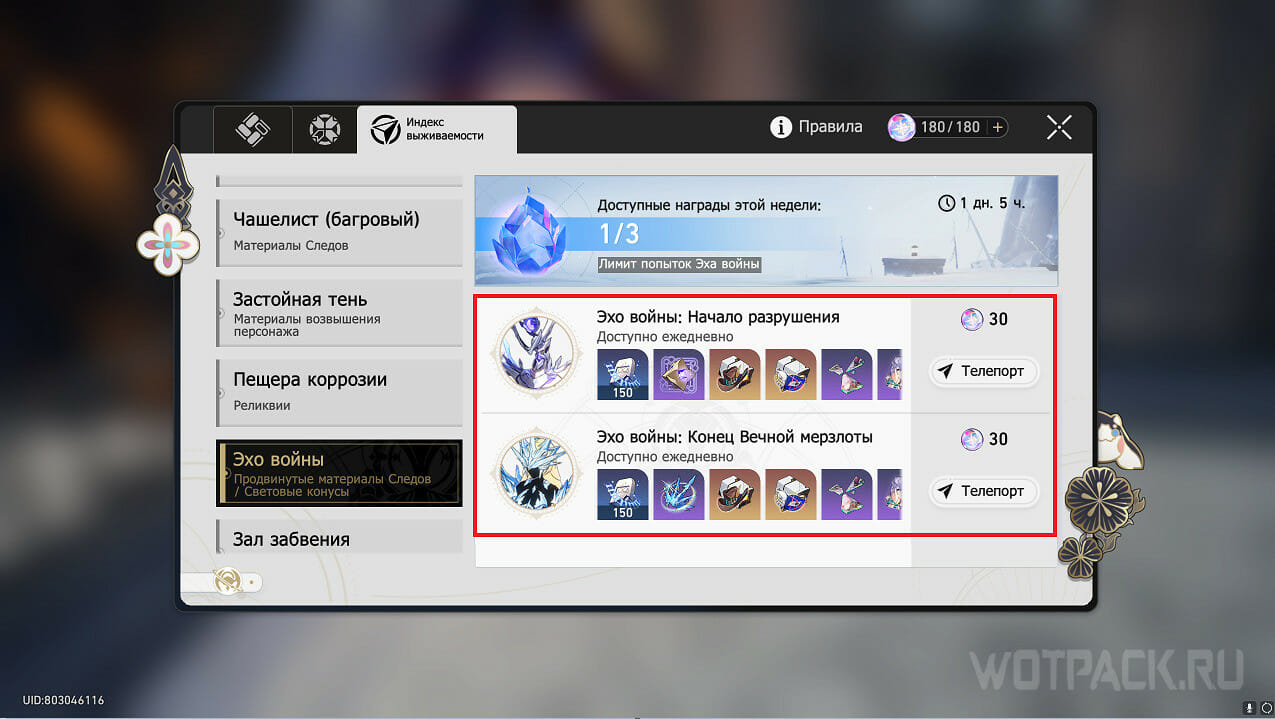The image size is (1275, 719).
Task: Open the Правила info panel
Action: [816, 127]
